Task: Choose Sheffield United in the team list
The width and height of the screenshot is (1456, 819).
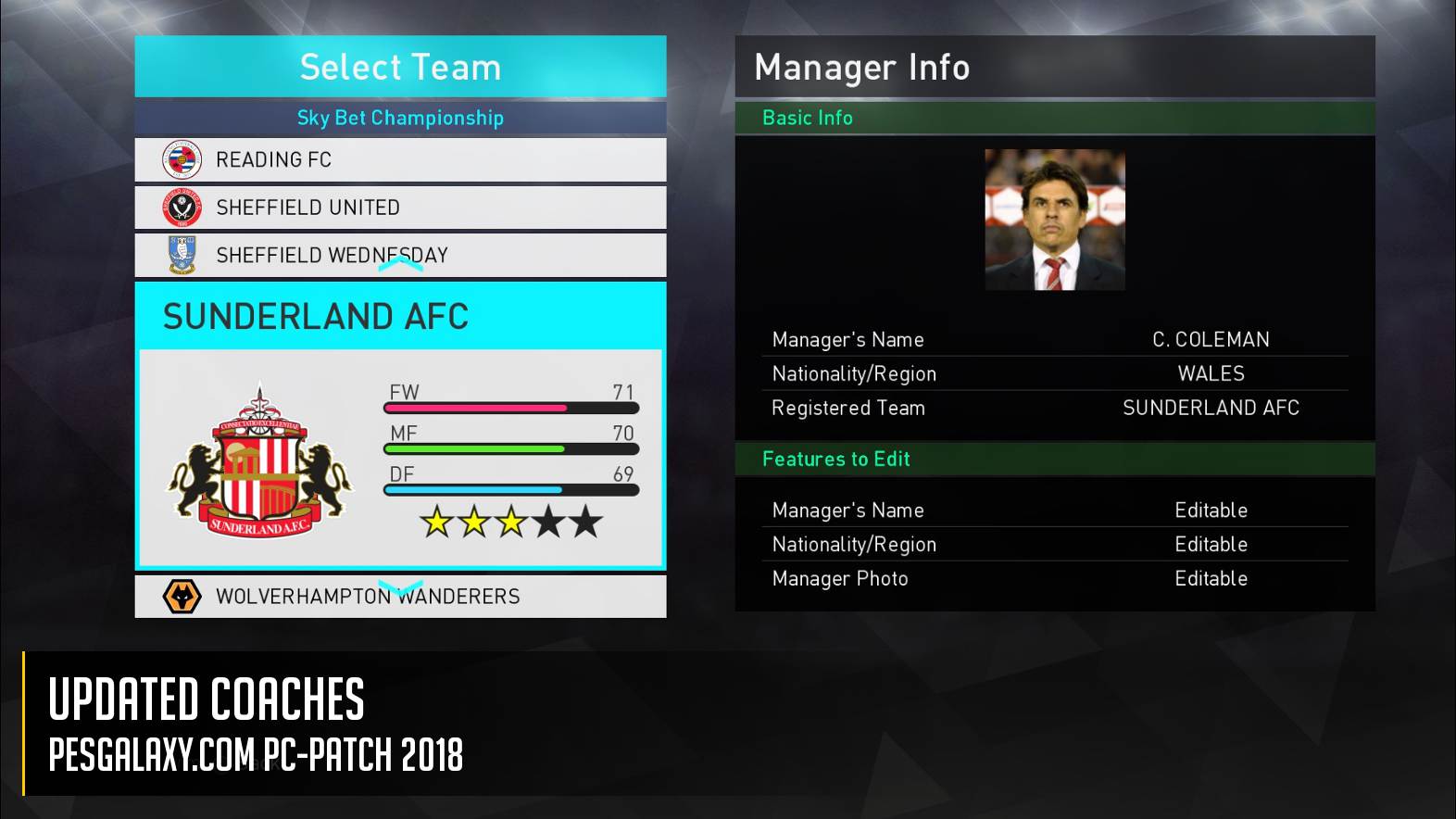Action: tap(400, 208)
